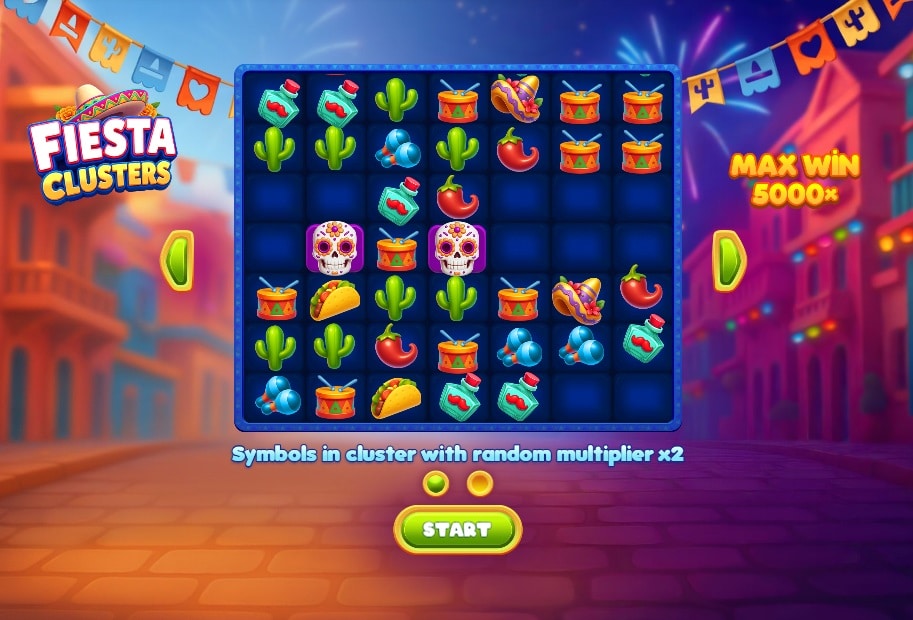Screen dimensions: 913x620
Task: Go to previous feature slide with left arrow
Action: [178, 260]
